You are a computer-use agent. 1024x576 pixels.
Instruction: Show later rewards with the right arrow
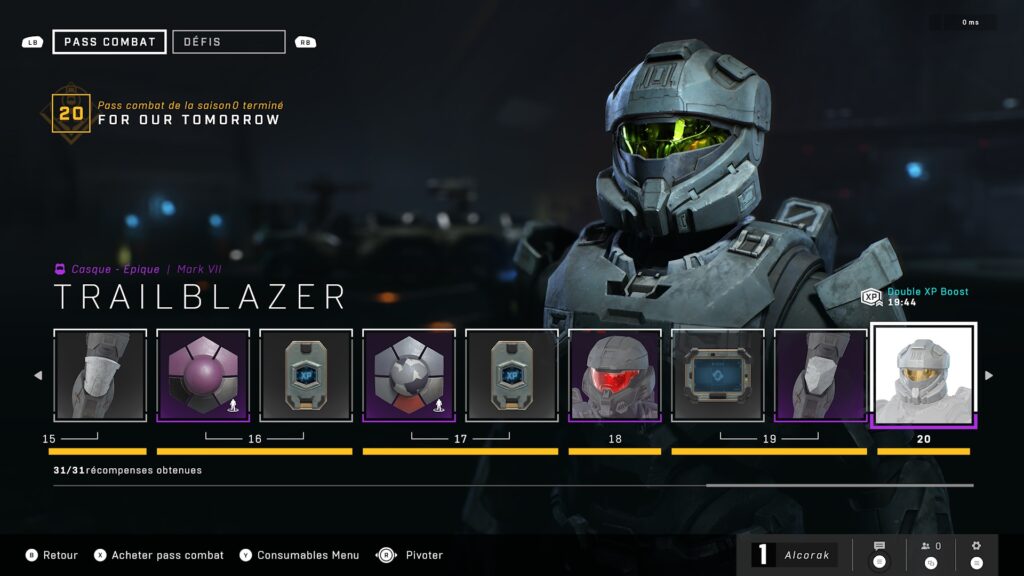pos(989,376)
